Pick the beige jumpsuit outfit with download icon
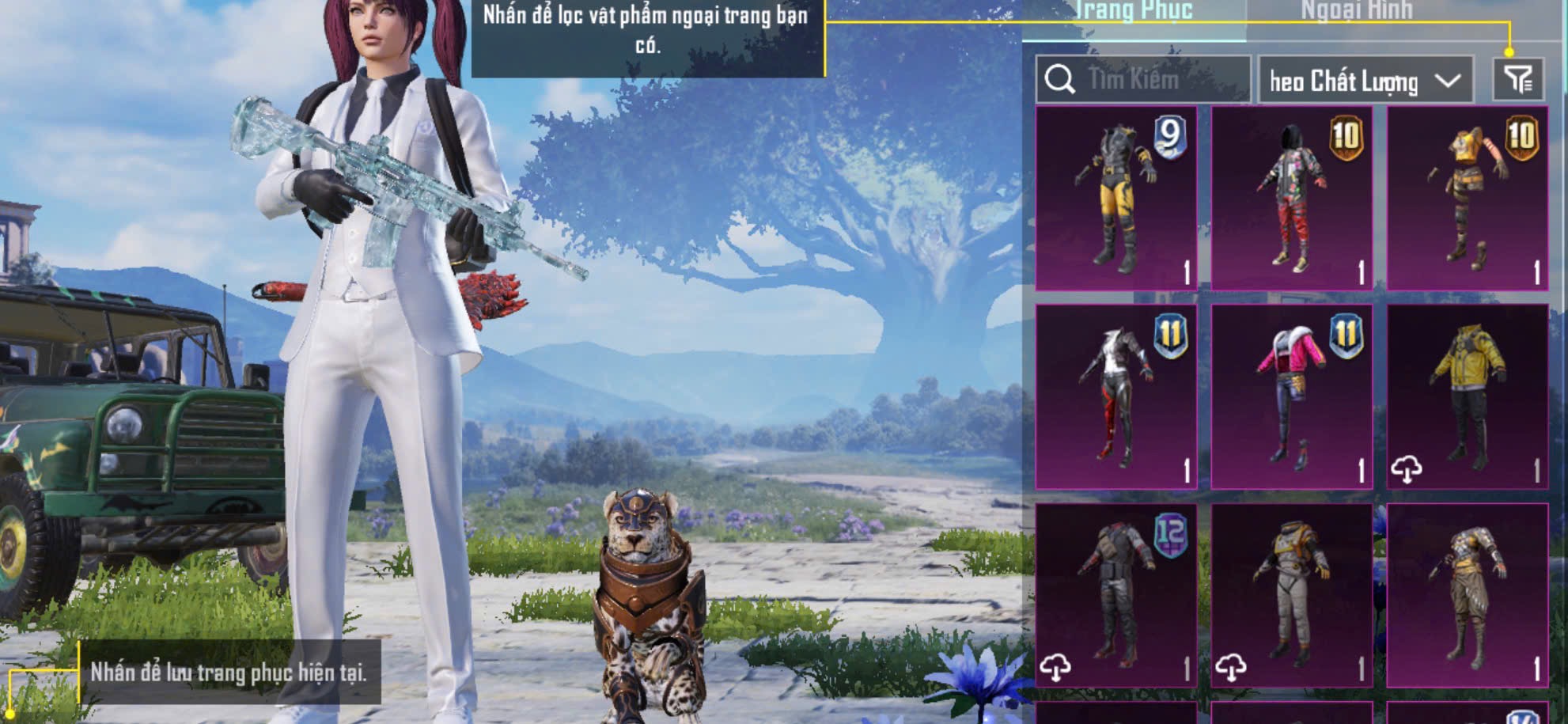Image resolution: width=1568 pixels, height=724 pixels. [x=1291, y=595]
